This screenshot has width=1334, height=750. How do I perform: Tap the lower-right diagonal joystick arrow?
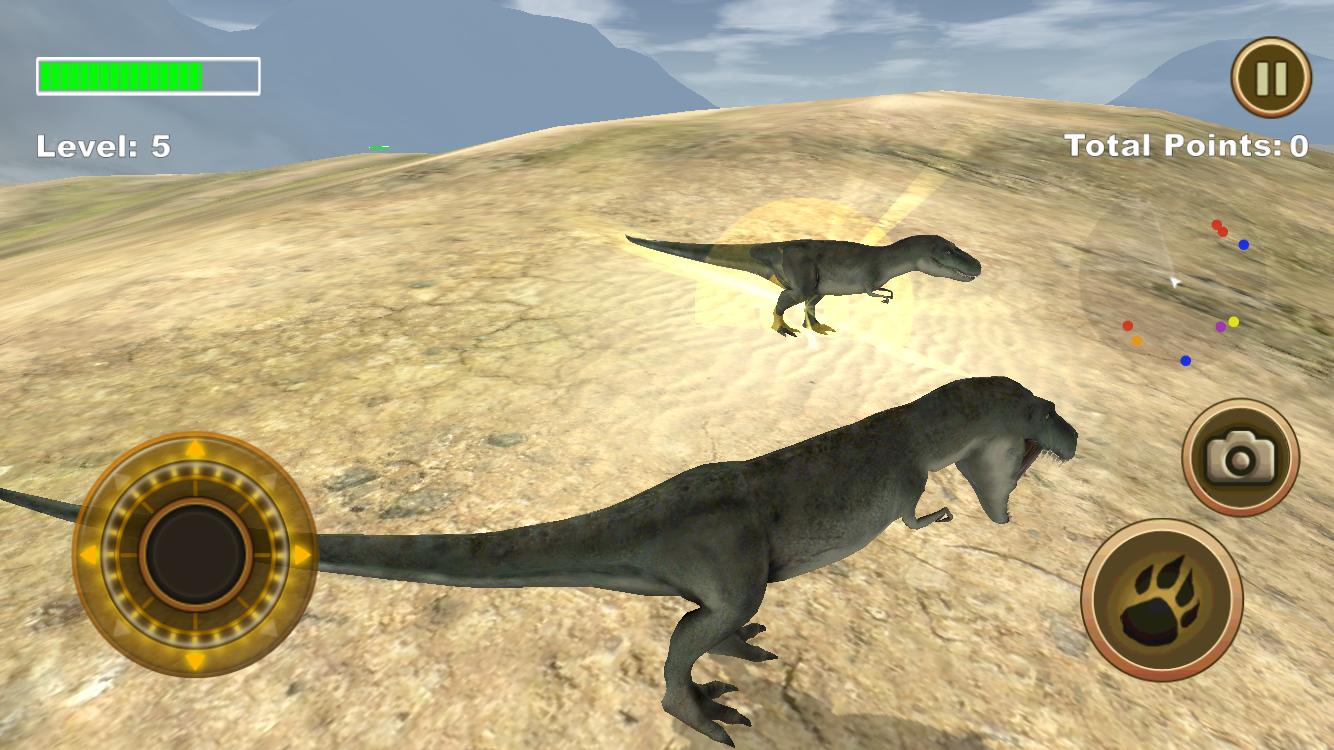coord(273,630)
